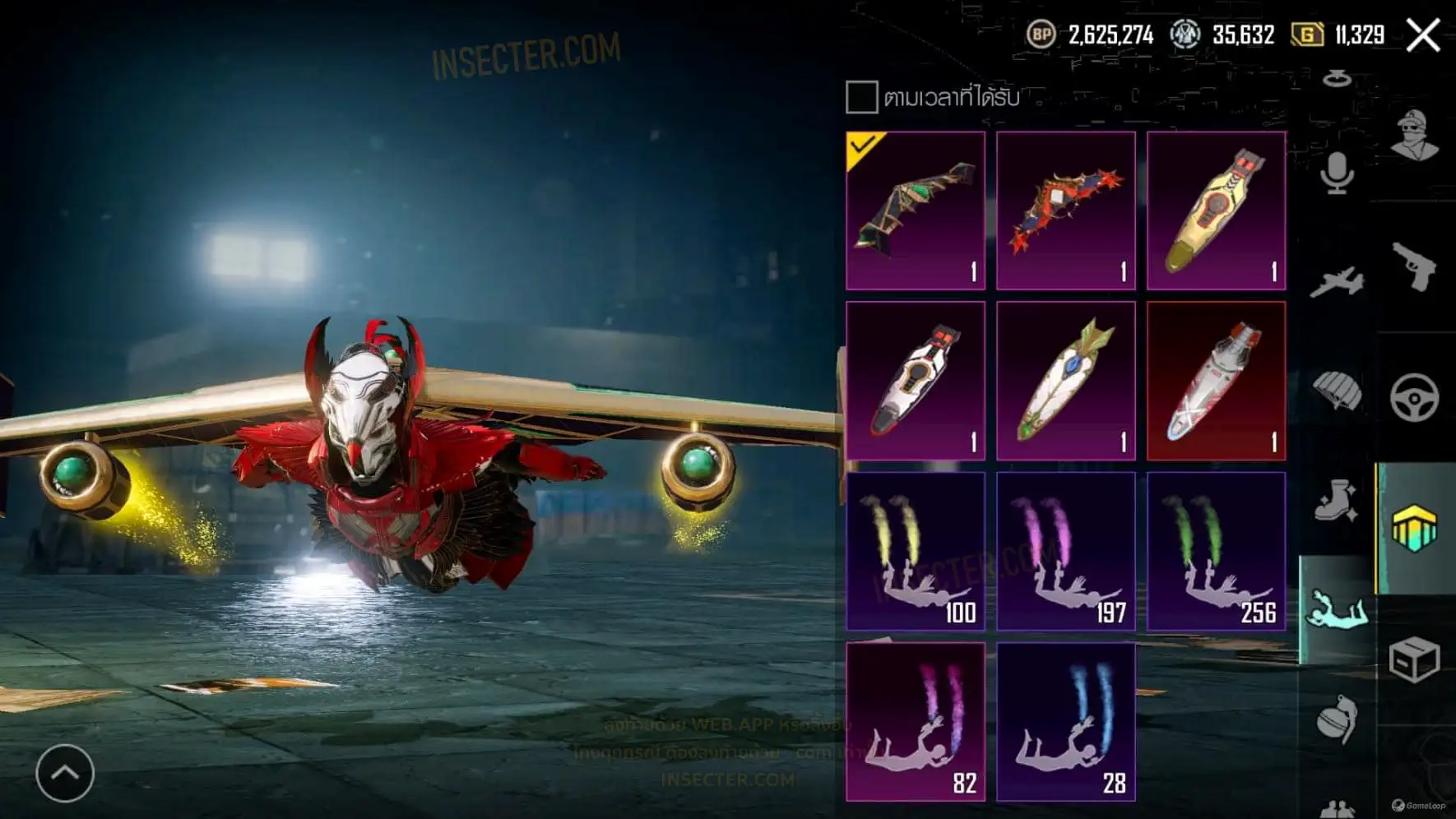Choose the purple smoke trail with 197 count
The height and width of the screenshot is (819, 1456).
[1066, 551]
